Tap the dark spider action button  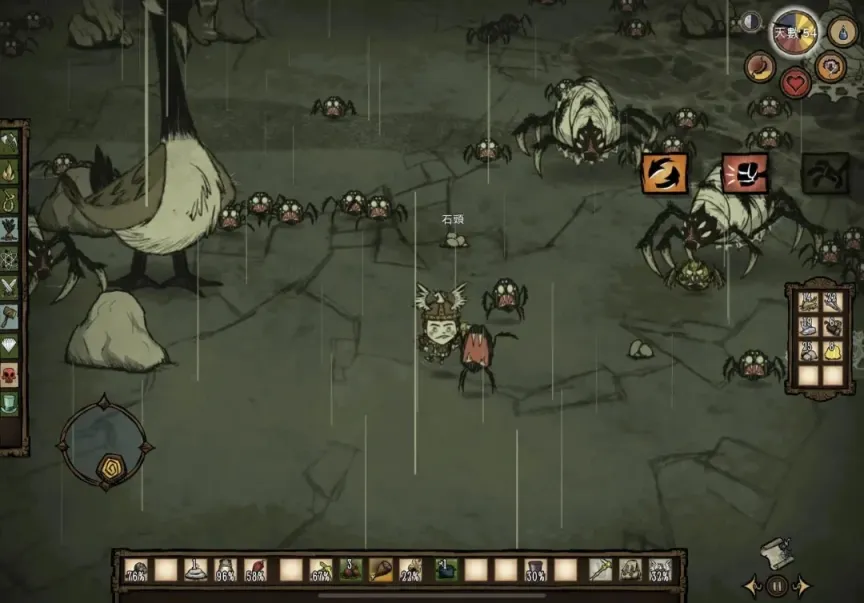(x=825, y=173)
